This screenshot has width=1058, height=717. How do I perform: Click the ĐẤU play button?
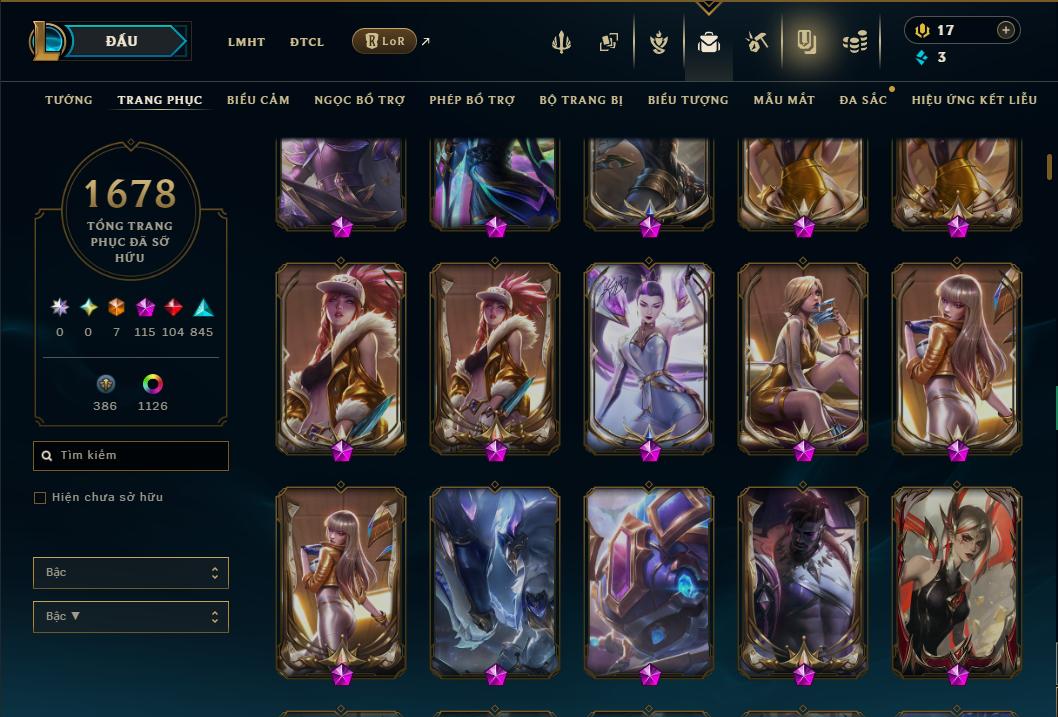coord(121,41)
